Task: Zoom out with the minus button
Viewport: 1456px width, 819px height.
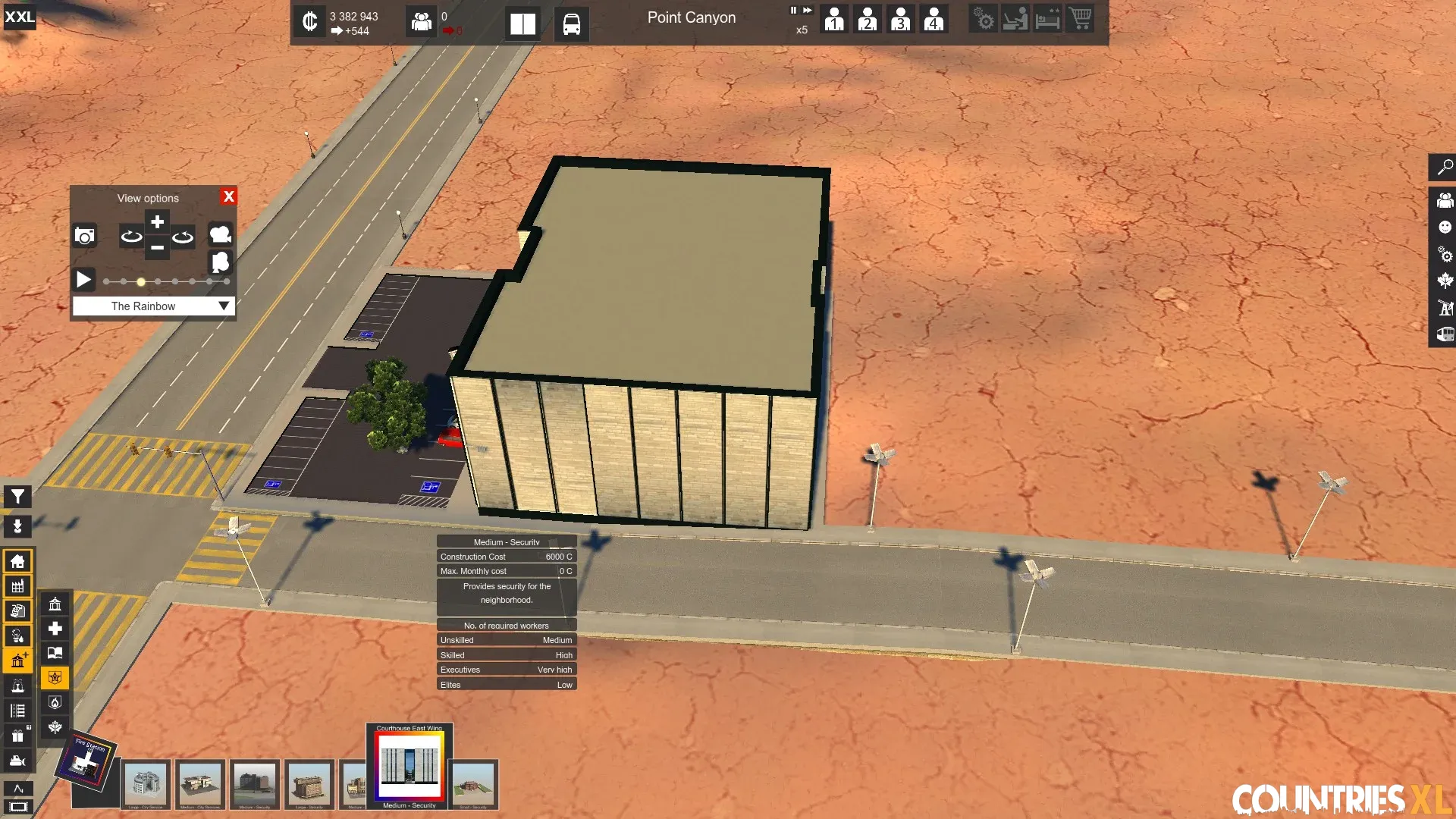Action: [x=157, y=247]
